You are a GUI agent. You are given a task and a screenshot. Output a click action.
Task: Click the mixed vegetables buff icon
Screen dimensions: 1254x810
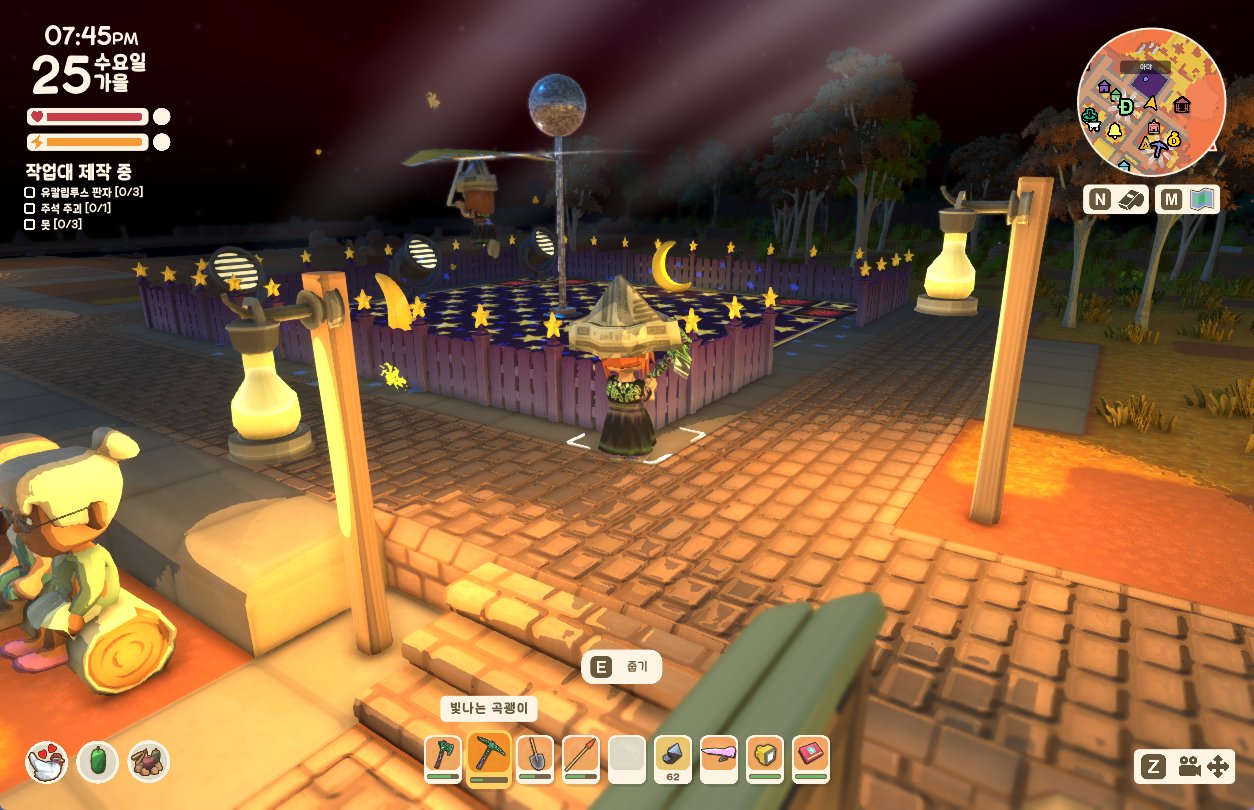tap(149, 762)
